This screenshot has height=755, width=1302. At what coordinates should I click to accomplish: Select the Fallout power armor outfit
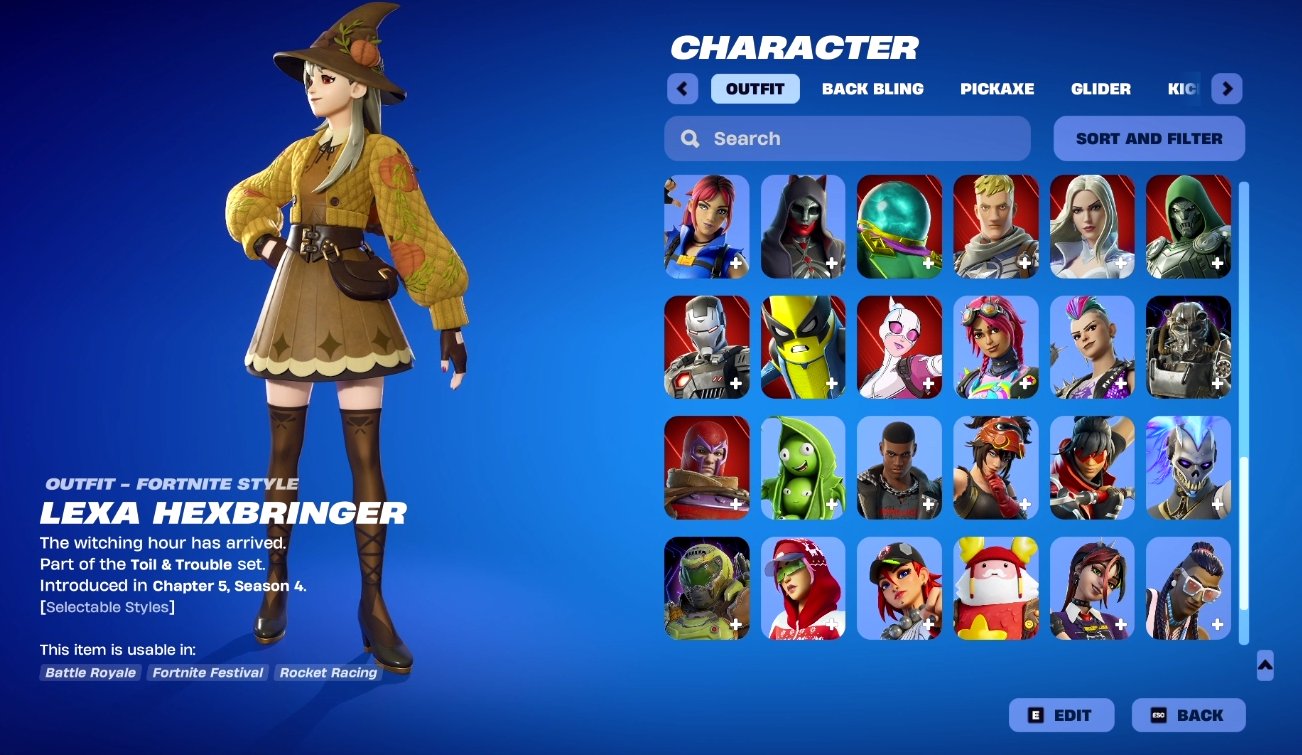coord(1188,346)
